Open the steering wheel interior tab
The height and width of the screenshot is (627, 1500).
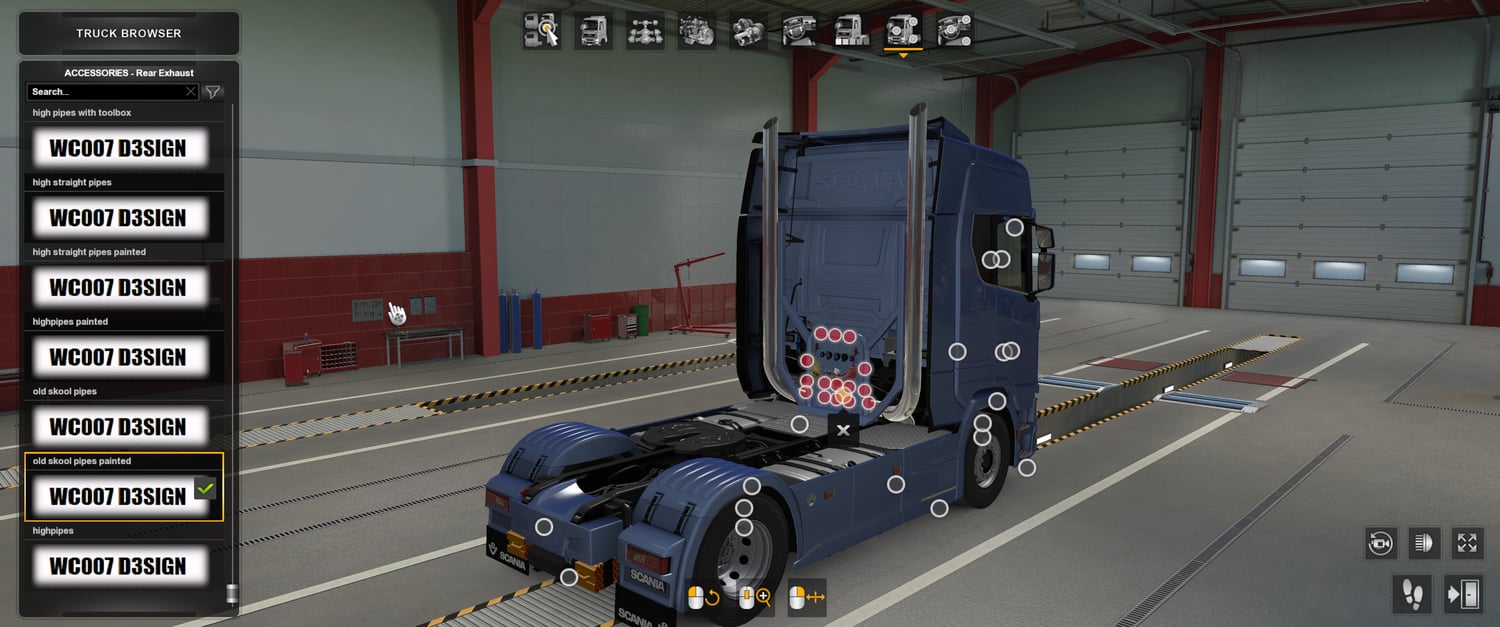800,30
